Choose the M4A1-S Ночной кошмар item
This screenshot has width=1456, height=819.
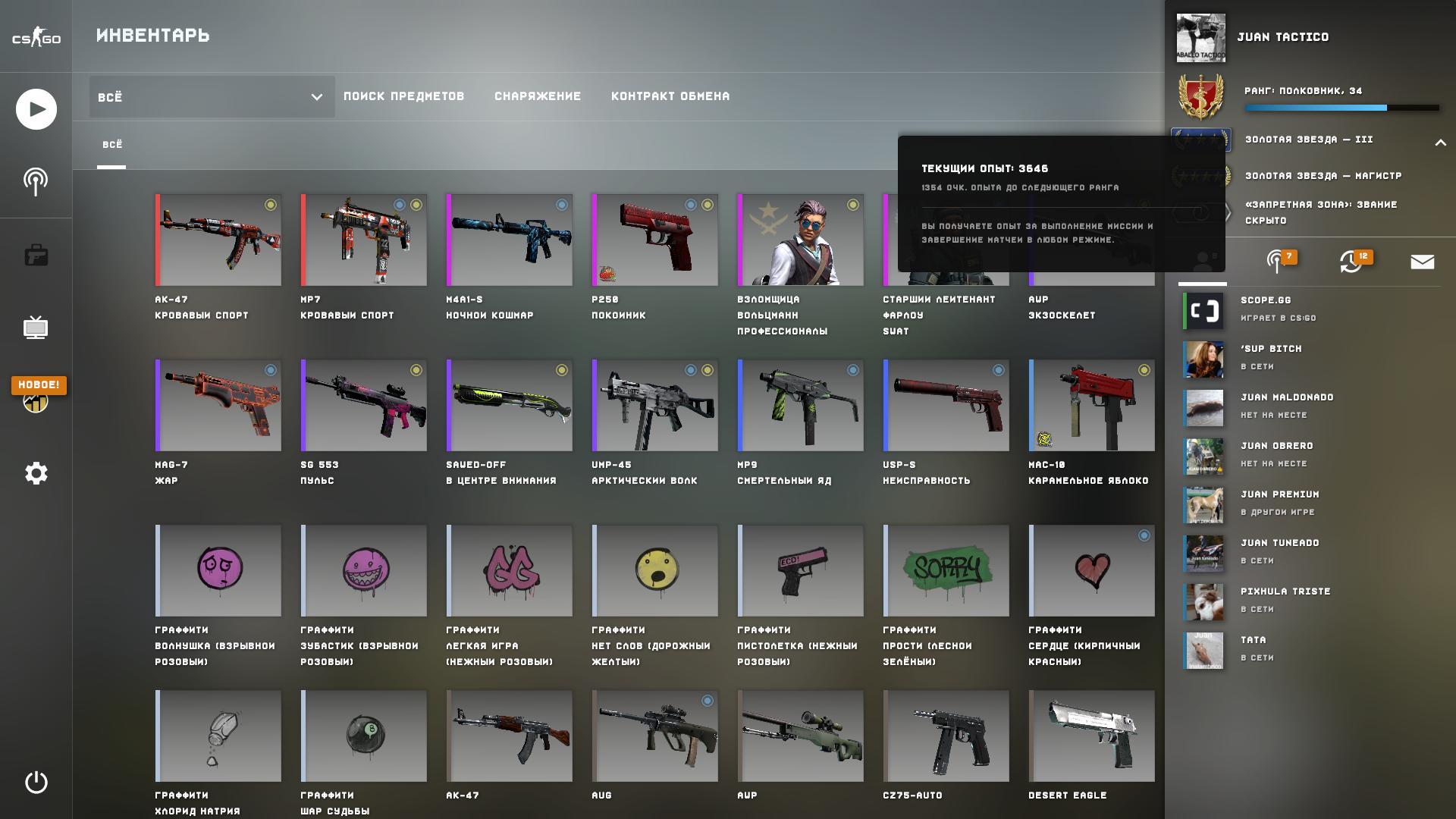[510, 240]
